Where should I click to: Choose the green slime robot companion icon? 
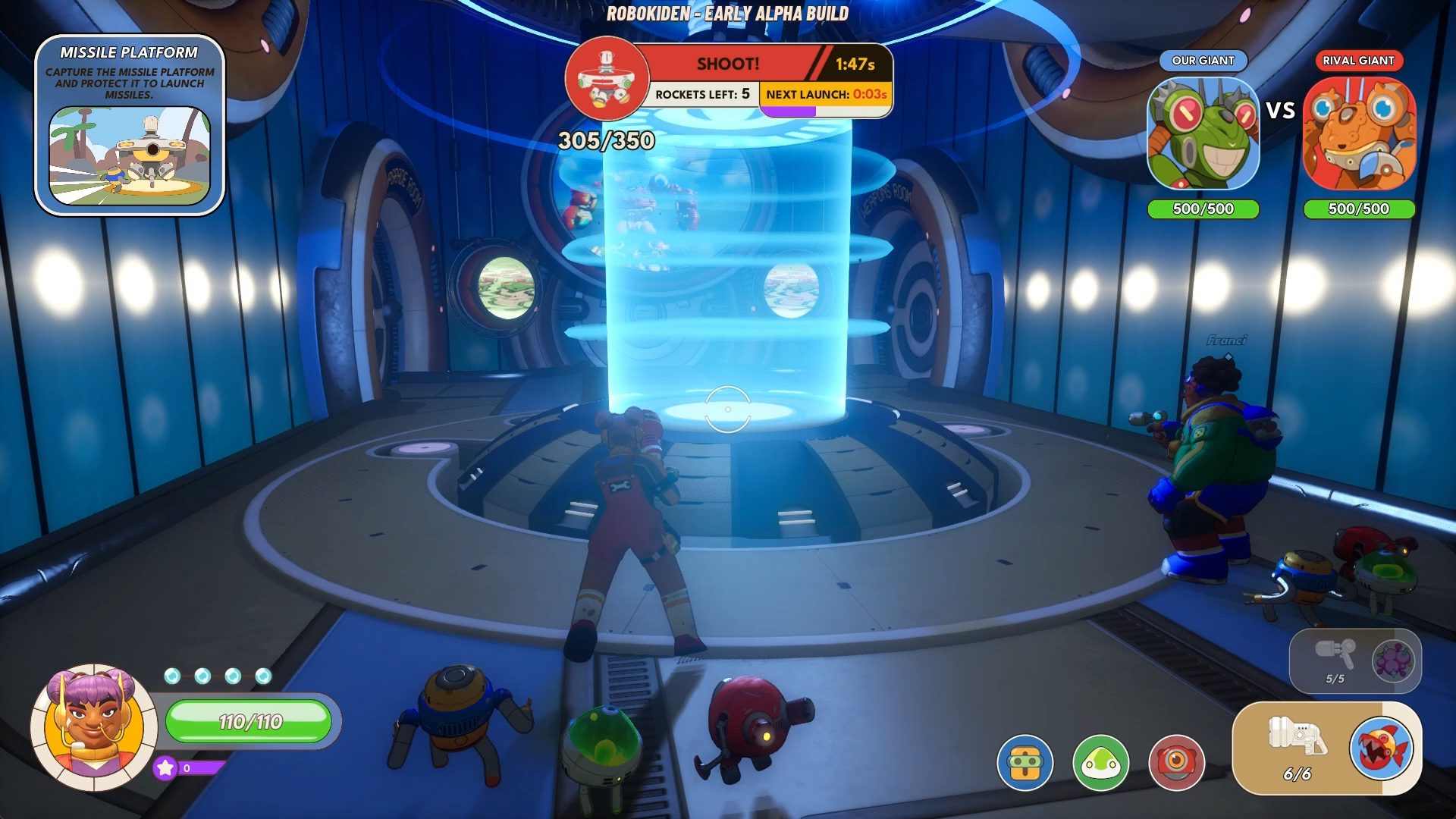click(1100, 762)
